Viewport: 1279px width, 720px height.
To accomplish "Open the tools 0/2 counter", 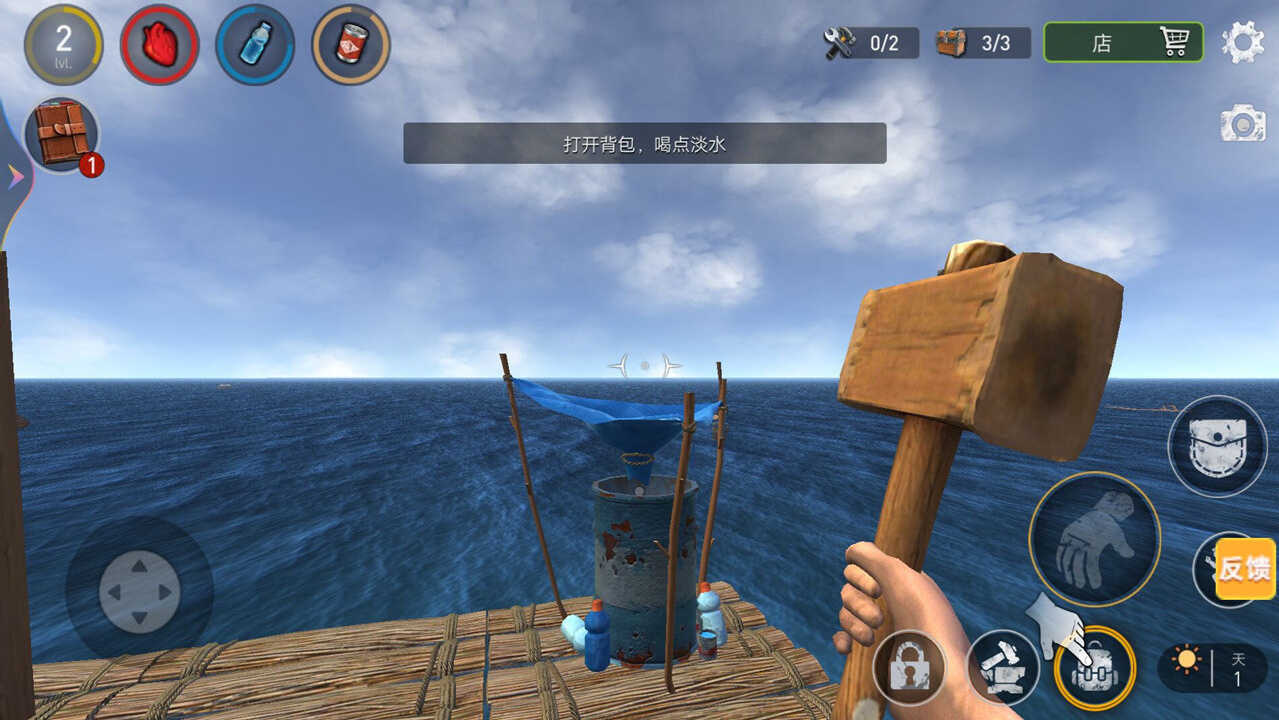I will click(870, 43).
